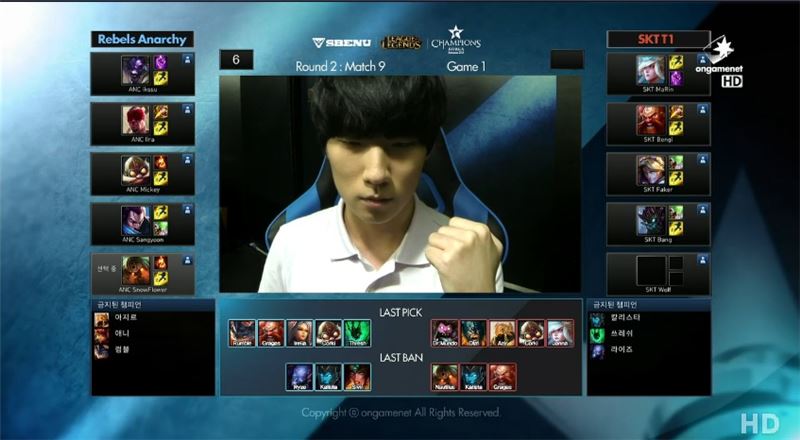Select SKT Bang's player panel
The height and width of the screenshot is (440, 800).
pos(658,223)
